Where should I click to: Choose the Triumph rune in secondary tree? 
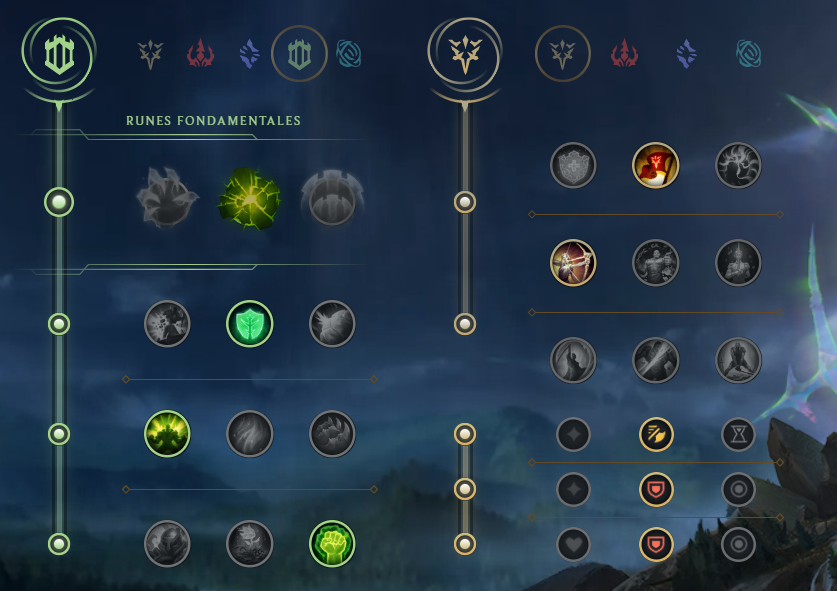656,165
